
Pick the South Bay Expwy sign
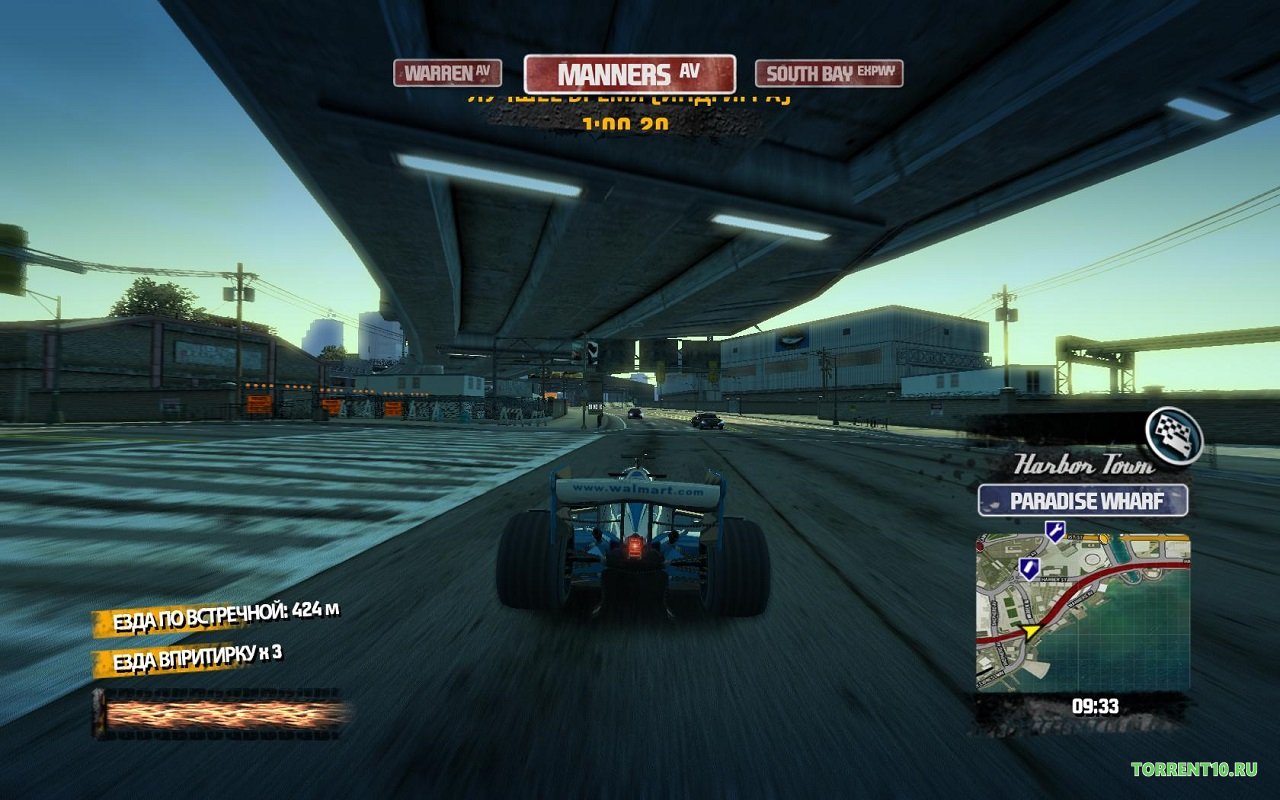pyautogui.click(x=829, y=74)
